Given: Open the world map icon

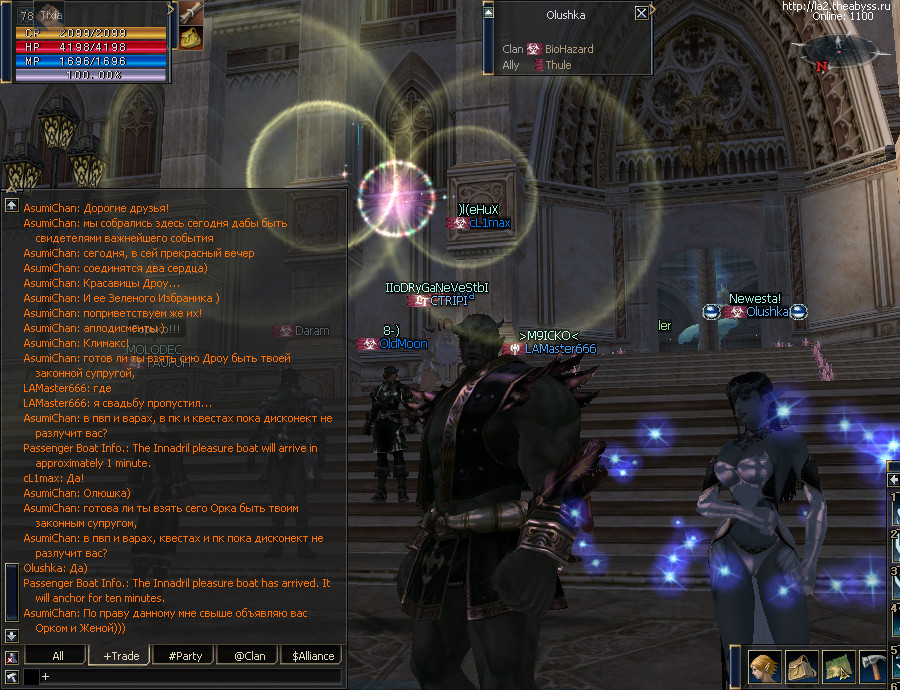Looking at the screenshot, I should [838, 667].
